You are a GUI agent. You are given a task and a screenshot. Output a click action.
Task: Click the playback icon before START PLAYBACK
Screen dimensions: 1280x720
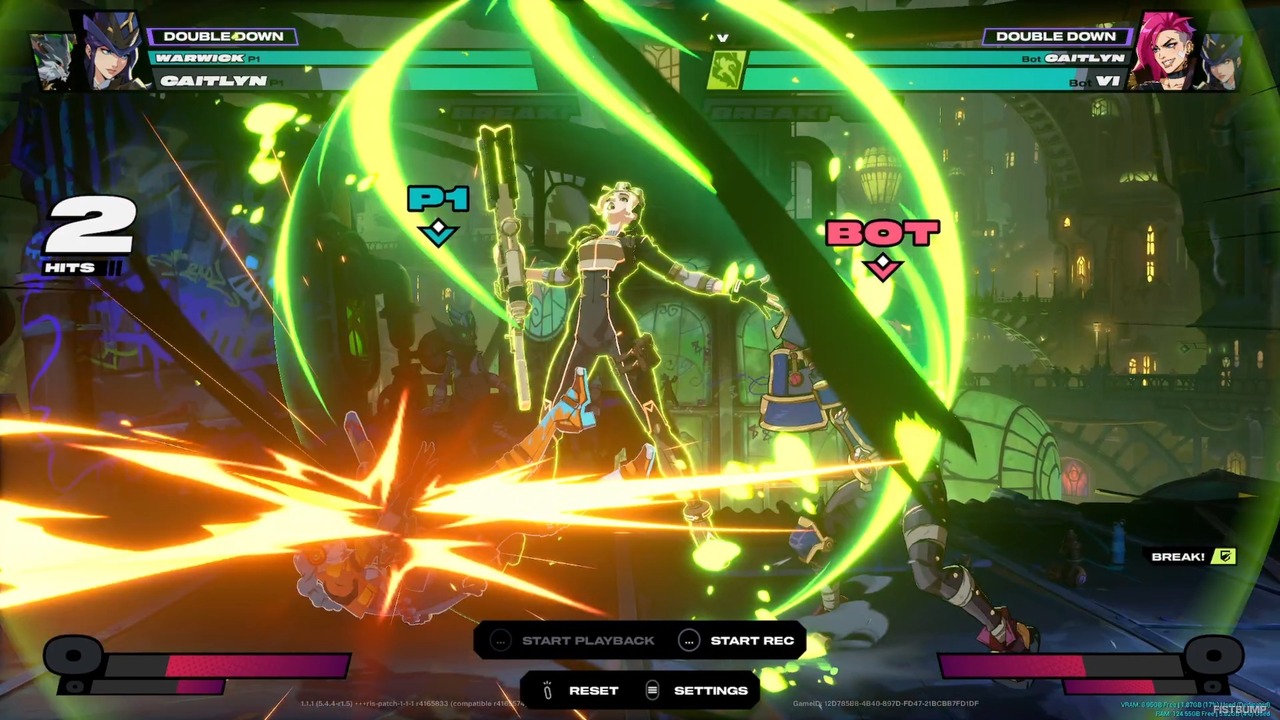point(500,640)
